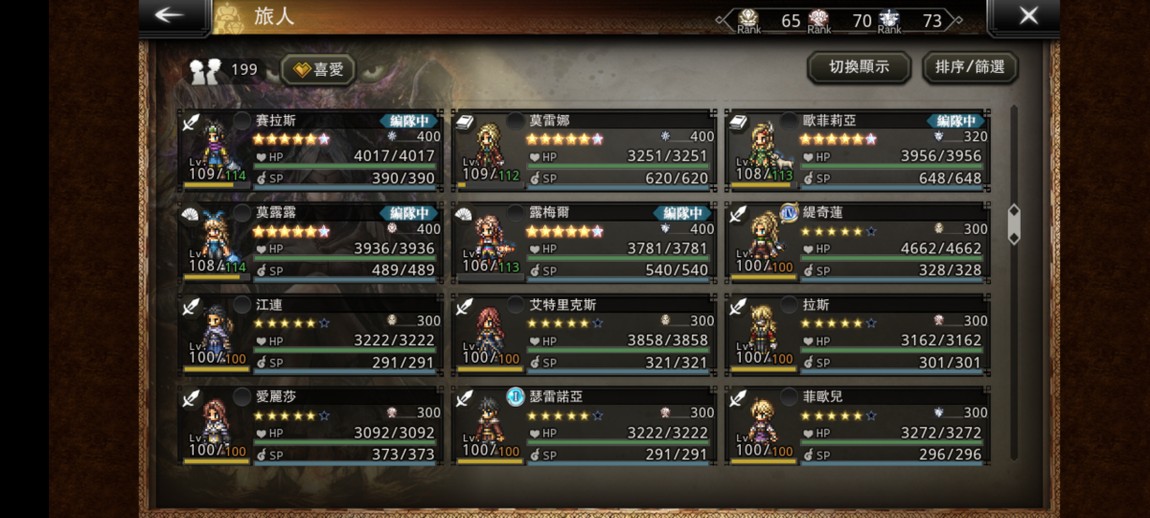
Task: Go back using the arrow button
Action: click(x=170, y=16)
